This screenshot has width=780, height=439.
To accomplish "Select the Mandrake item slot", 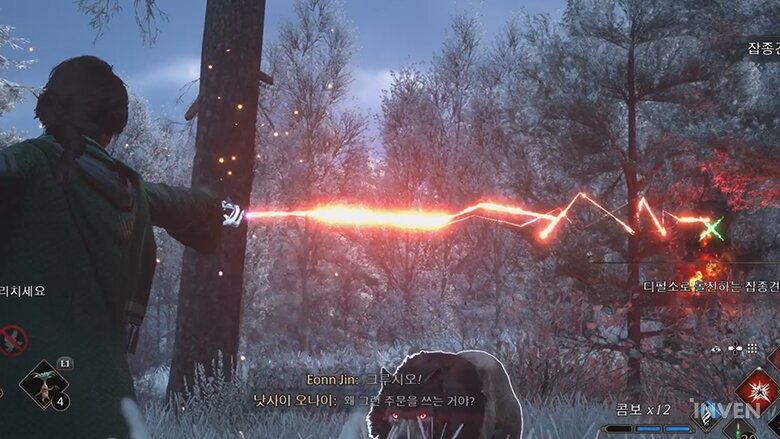I will [44, 384].
